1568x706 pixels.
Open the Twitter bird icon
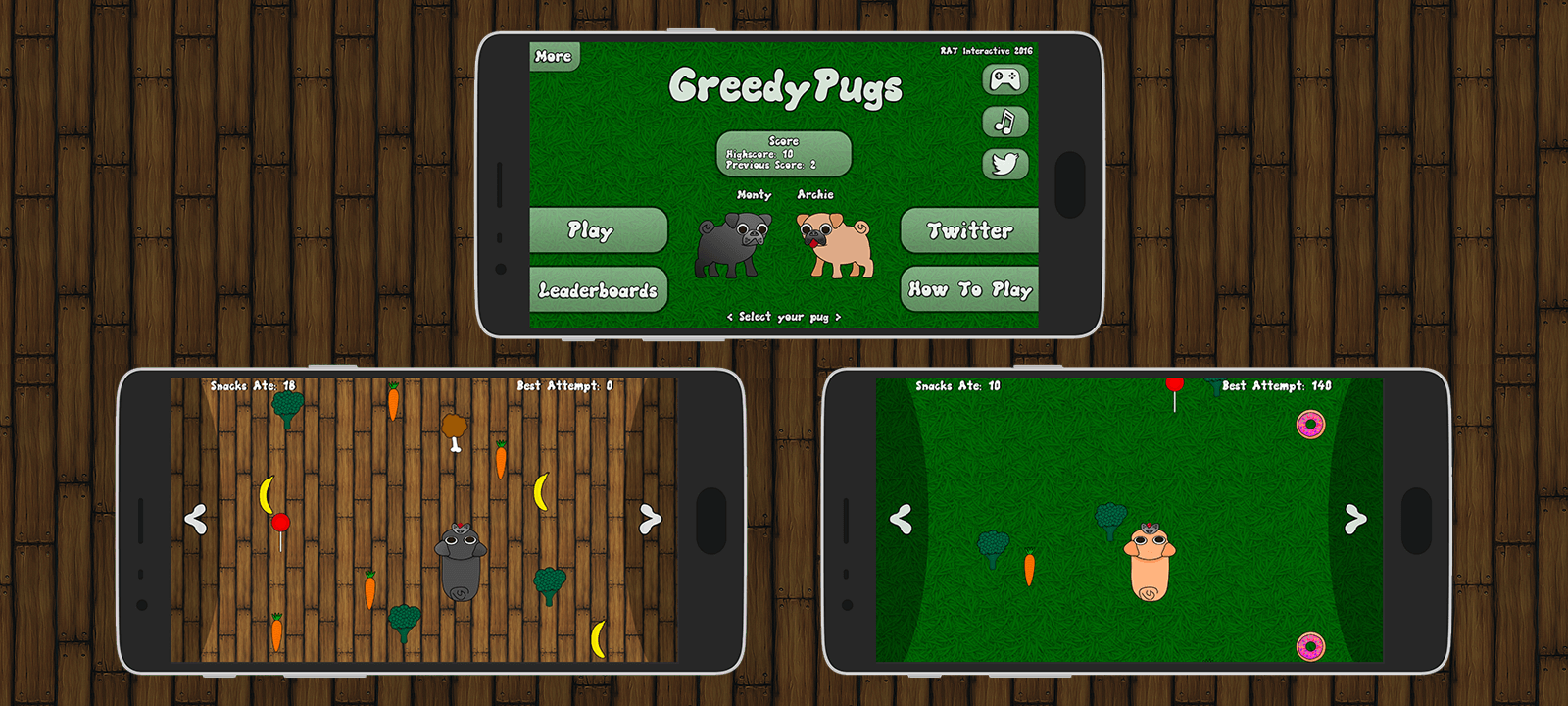pyautogui.click(x=1005, y=162)
